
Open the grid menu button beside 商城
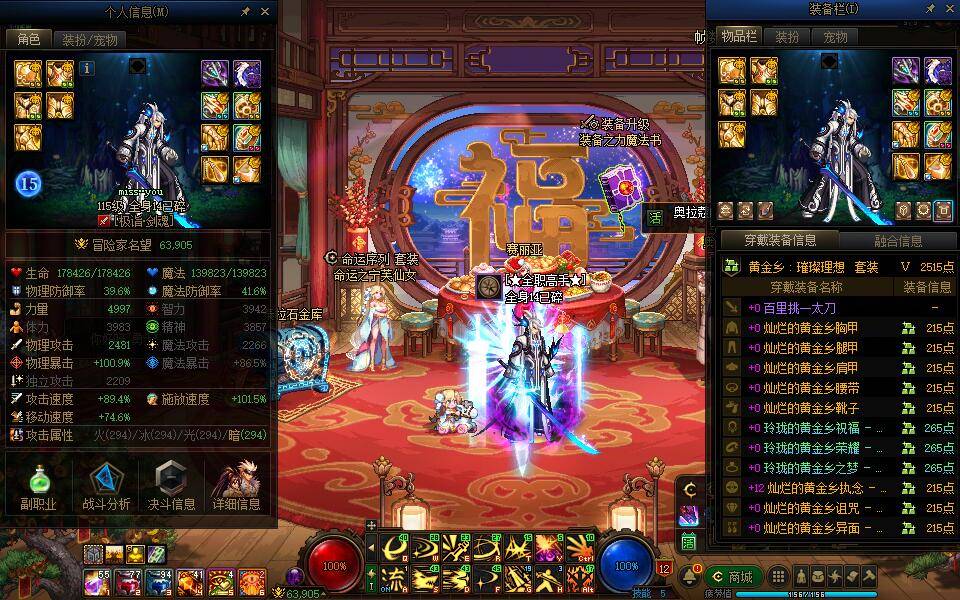point(777,577)
